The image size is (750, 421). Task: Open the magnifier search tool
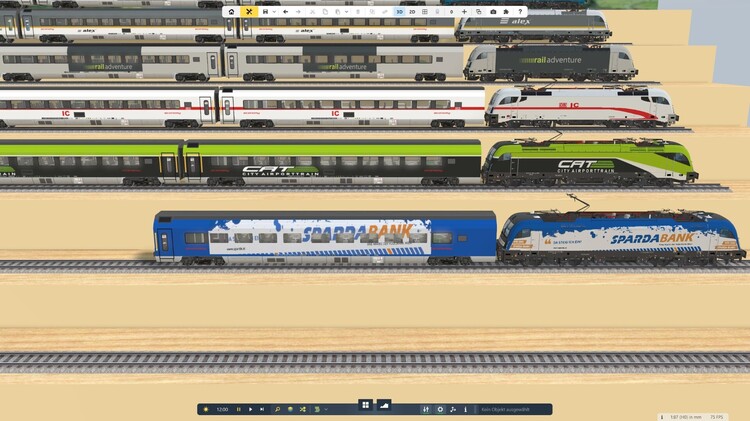pyautogui.click(x=278, y=409)
